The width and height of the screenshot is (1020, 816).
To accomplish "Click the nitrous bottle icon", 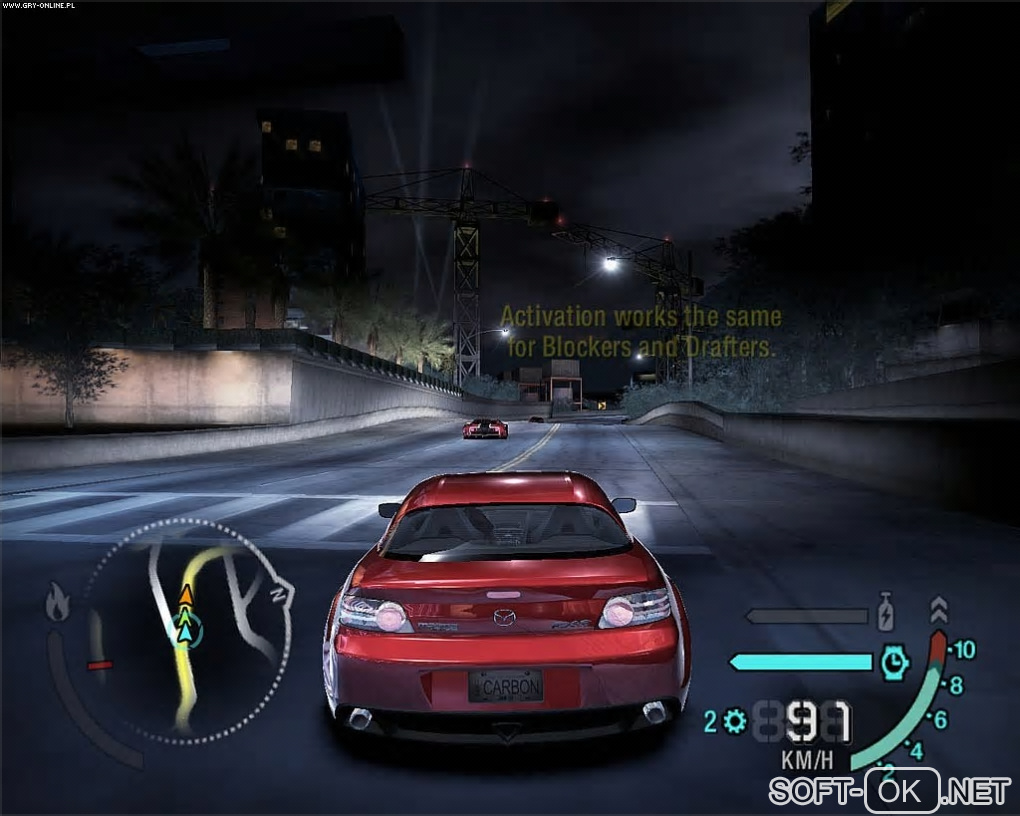I will point(885,612).
